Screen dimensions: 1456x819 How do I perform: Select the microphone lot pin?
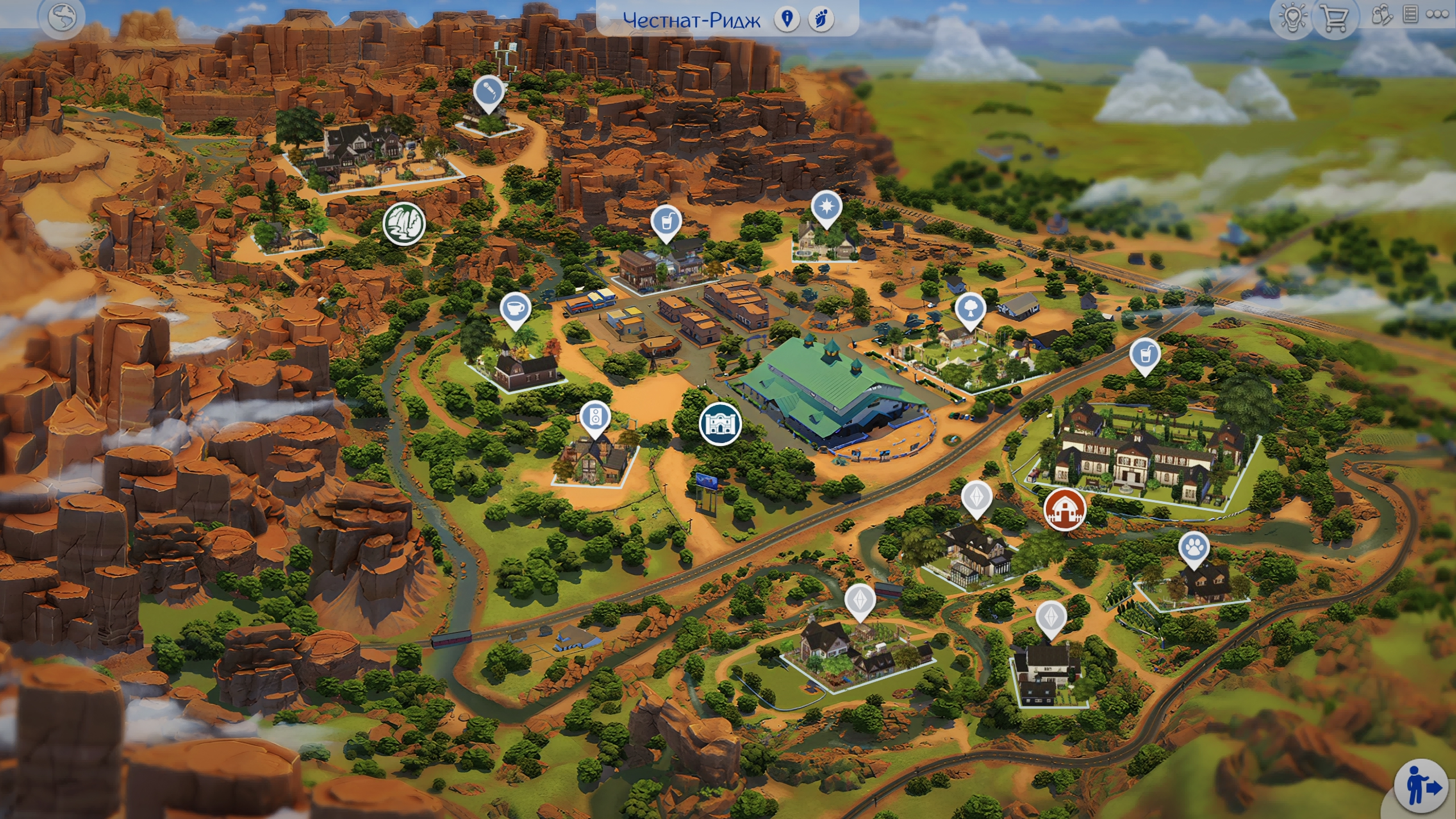[x=489, y=92]
